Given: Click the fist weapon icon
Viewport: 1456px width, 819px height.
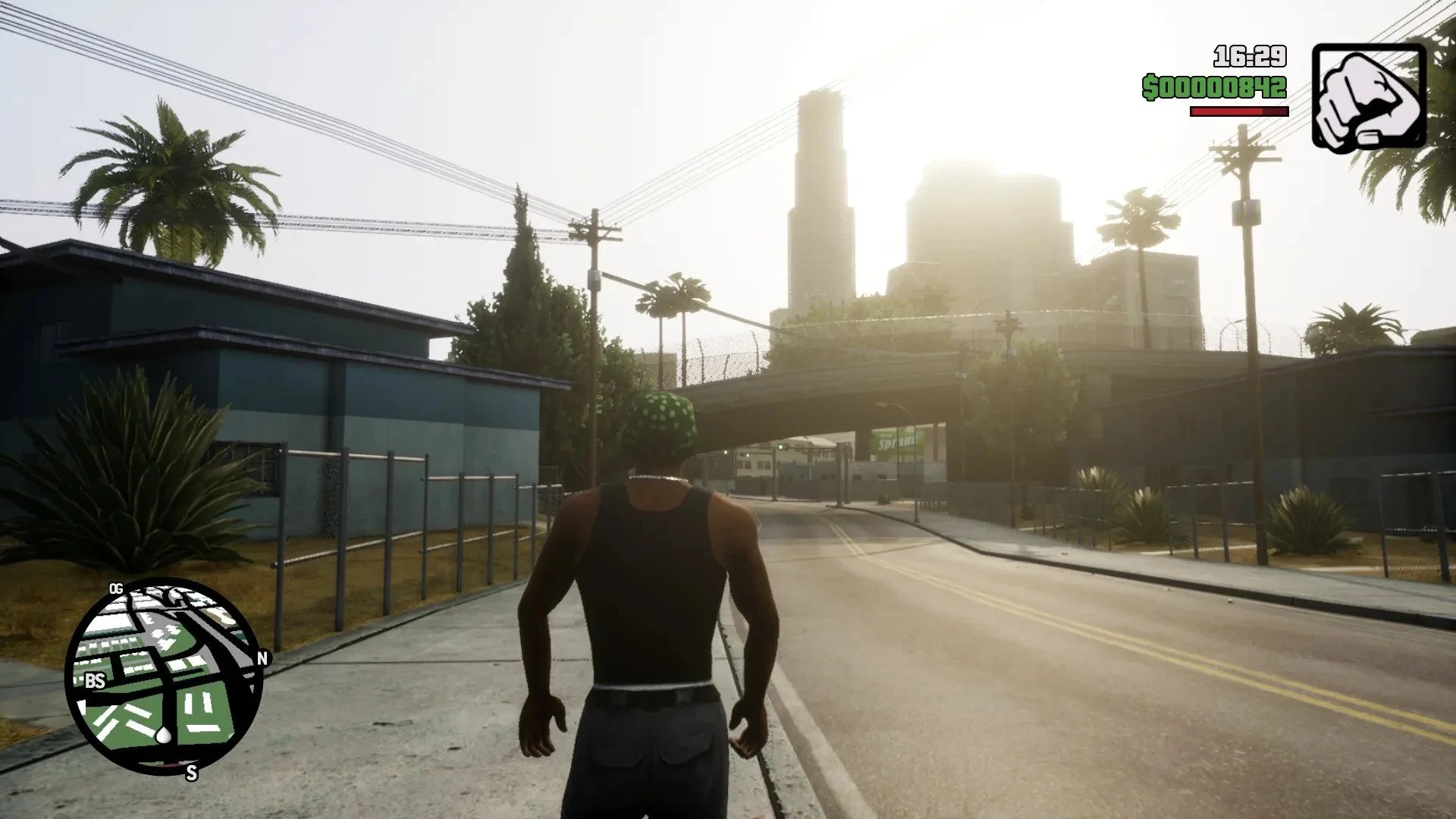Looking at the screenshot, I should point(1369,96).
